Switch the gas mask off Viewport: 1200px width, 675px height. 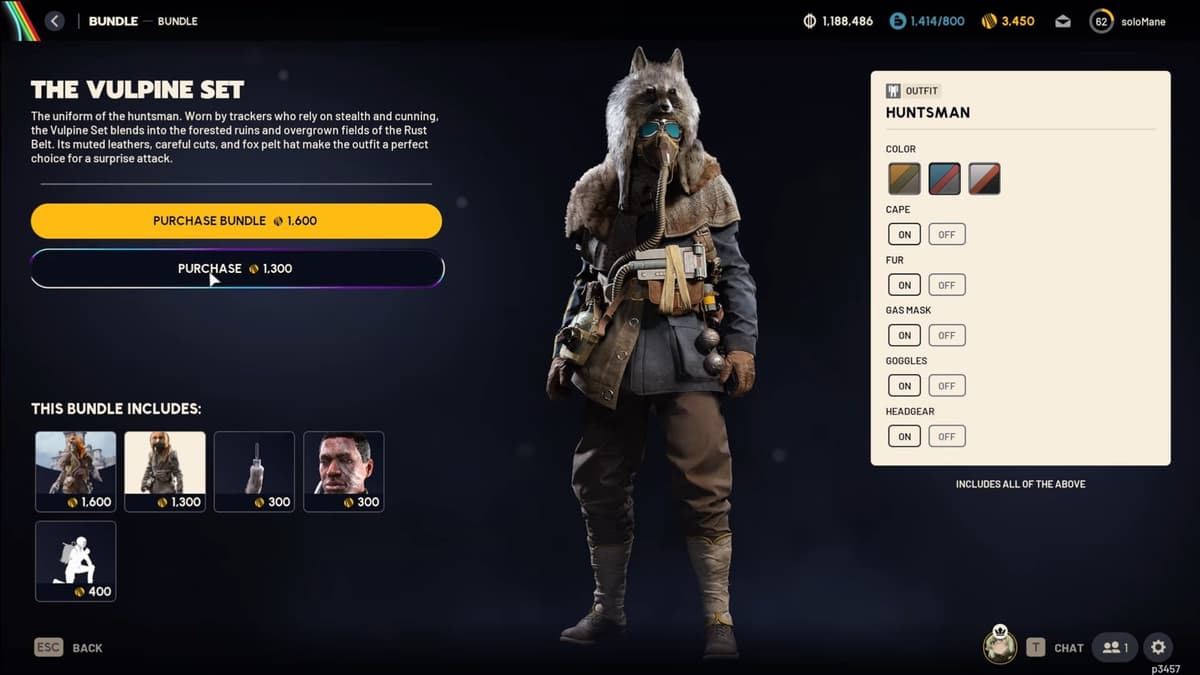tap(946, 335)
